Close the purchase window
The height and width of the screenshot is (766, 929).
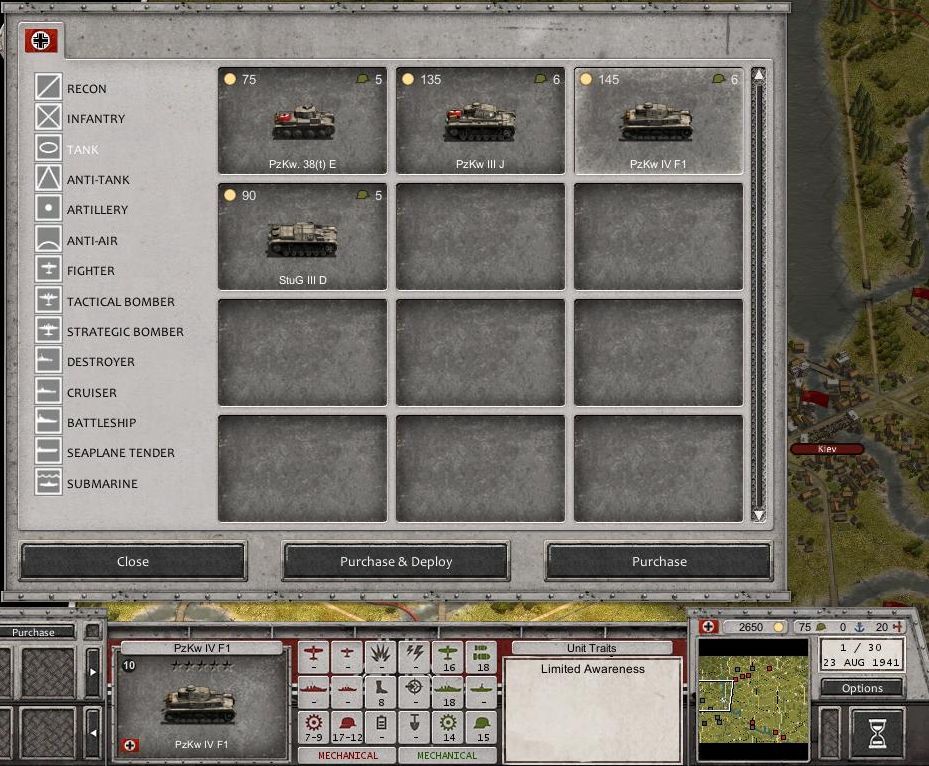point(133,561)
